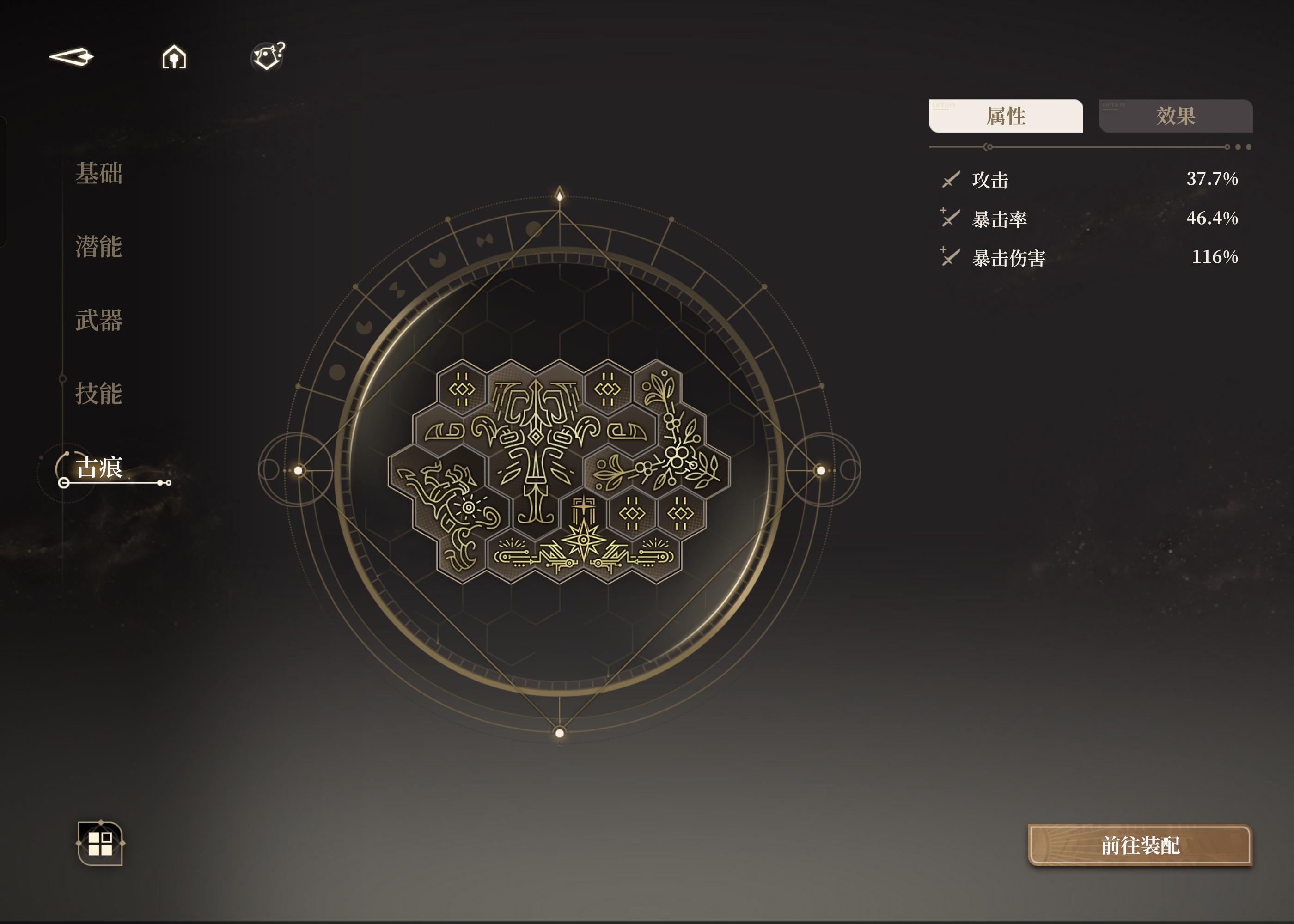
Task: Open the home screen icon
Action: (174, 57)
